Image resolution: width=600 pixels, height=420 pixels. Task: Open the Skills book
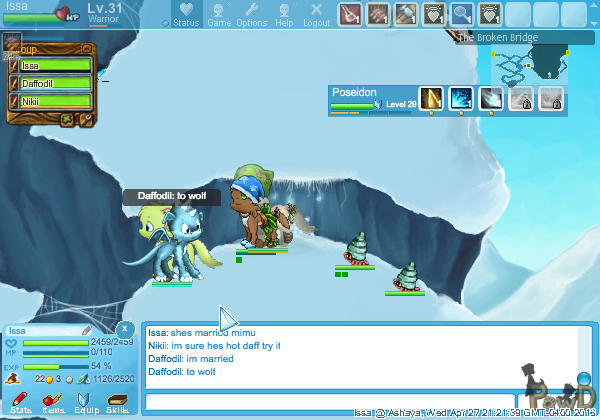[x=118, y=402]
